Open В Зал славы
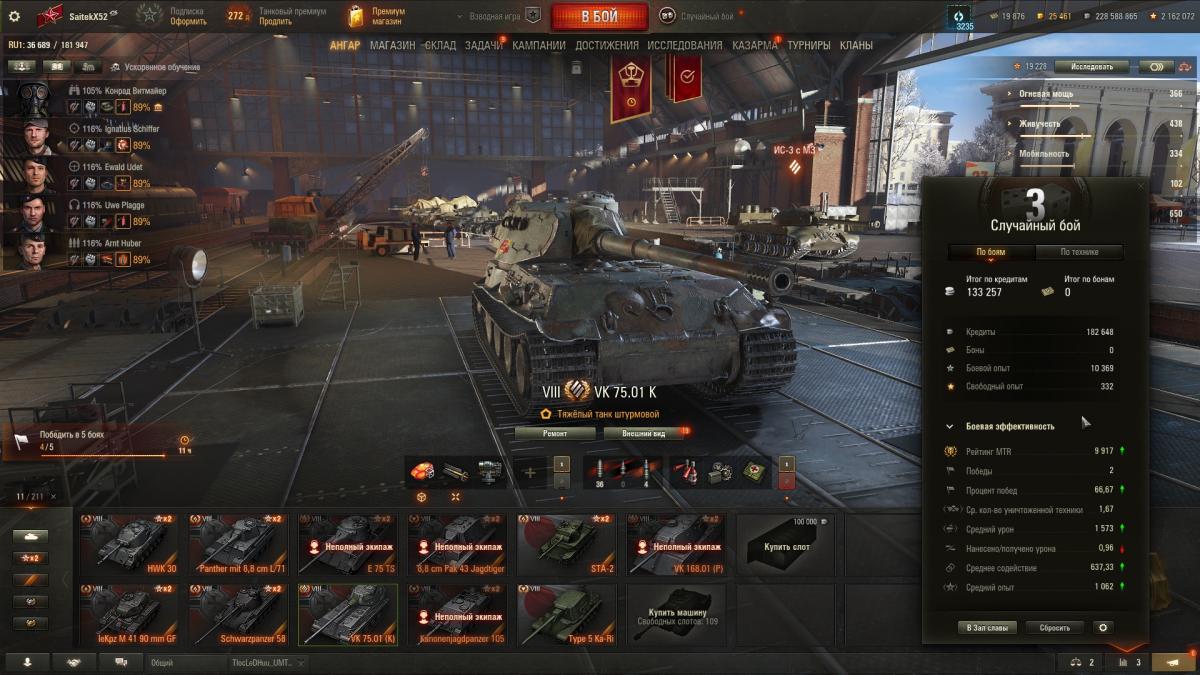This screenshot has width=1200, height=675. coord(987,628)
